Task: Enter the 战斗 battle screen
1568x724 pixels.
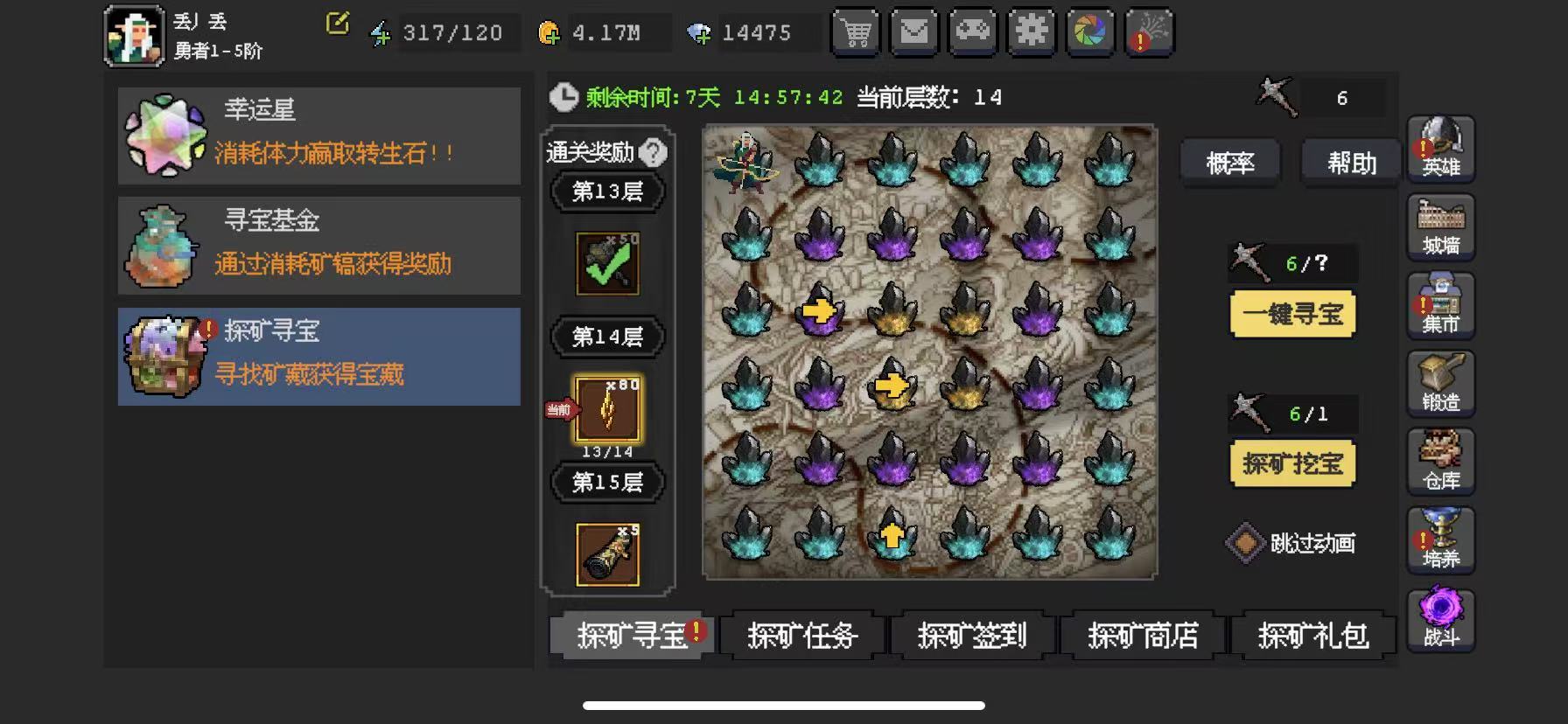Action: [1440, 619]
